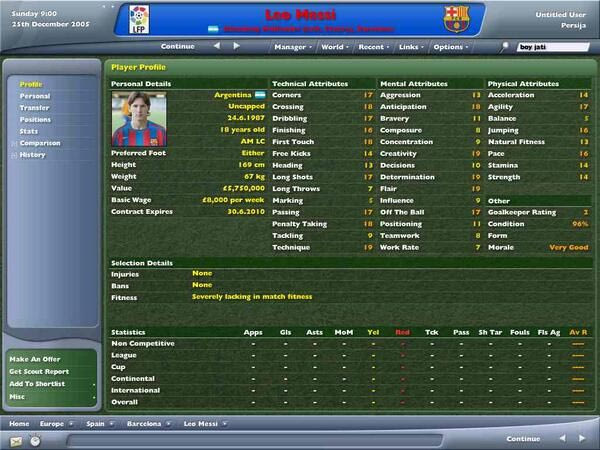The height and width of the screenshot is (450, 600).
Task: Expand the World menu
Action: pyautogui.click(x=335, y=46)
